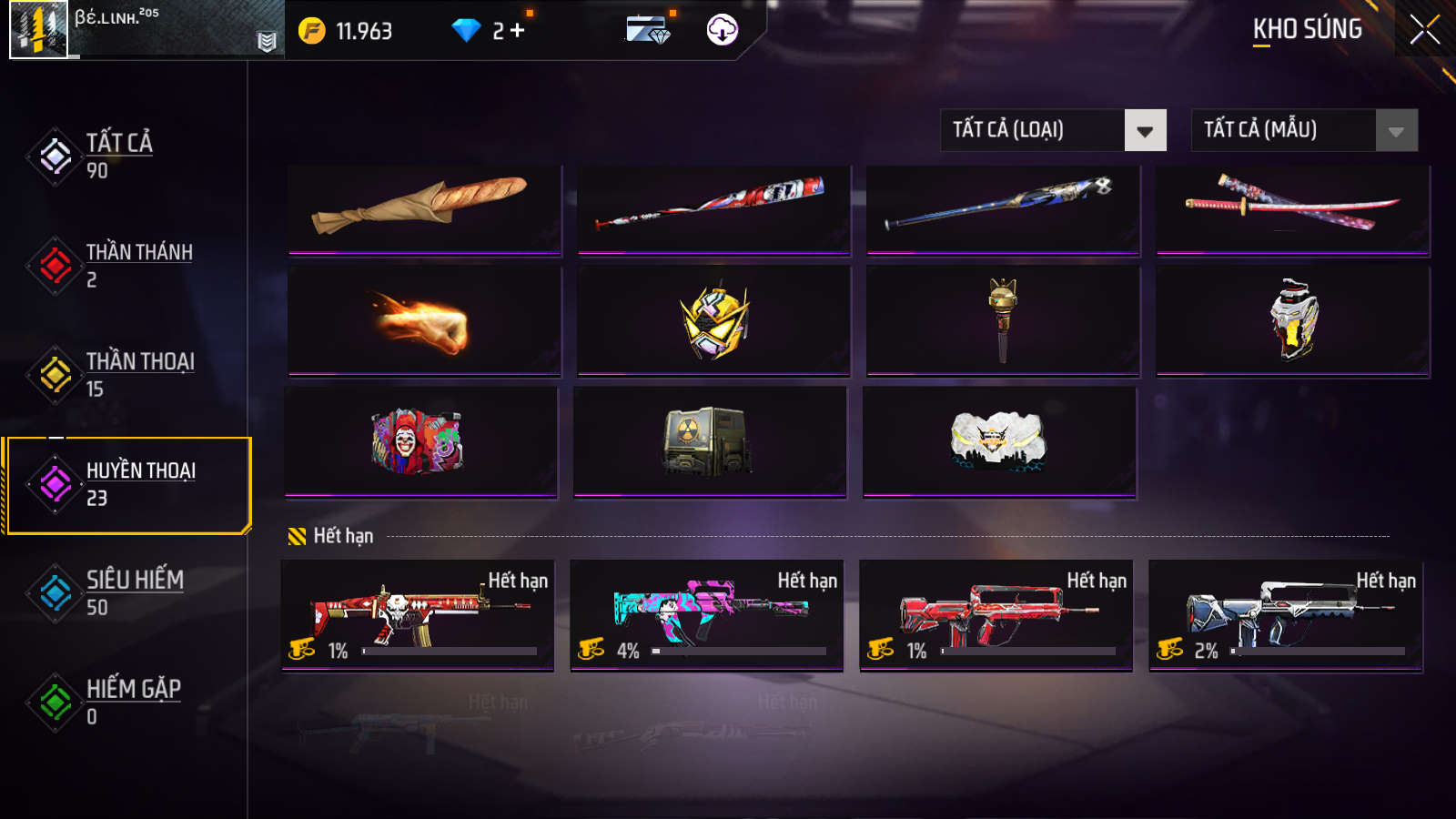Add more diamonds with the plus button
Screen dimensions: 1456x819
tap(517, 31)
